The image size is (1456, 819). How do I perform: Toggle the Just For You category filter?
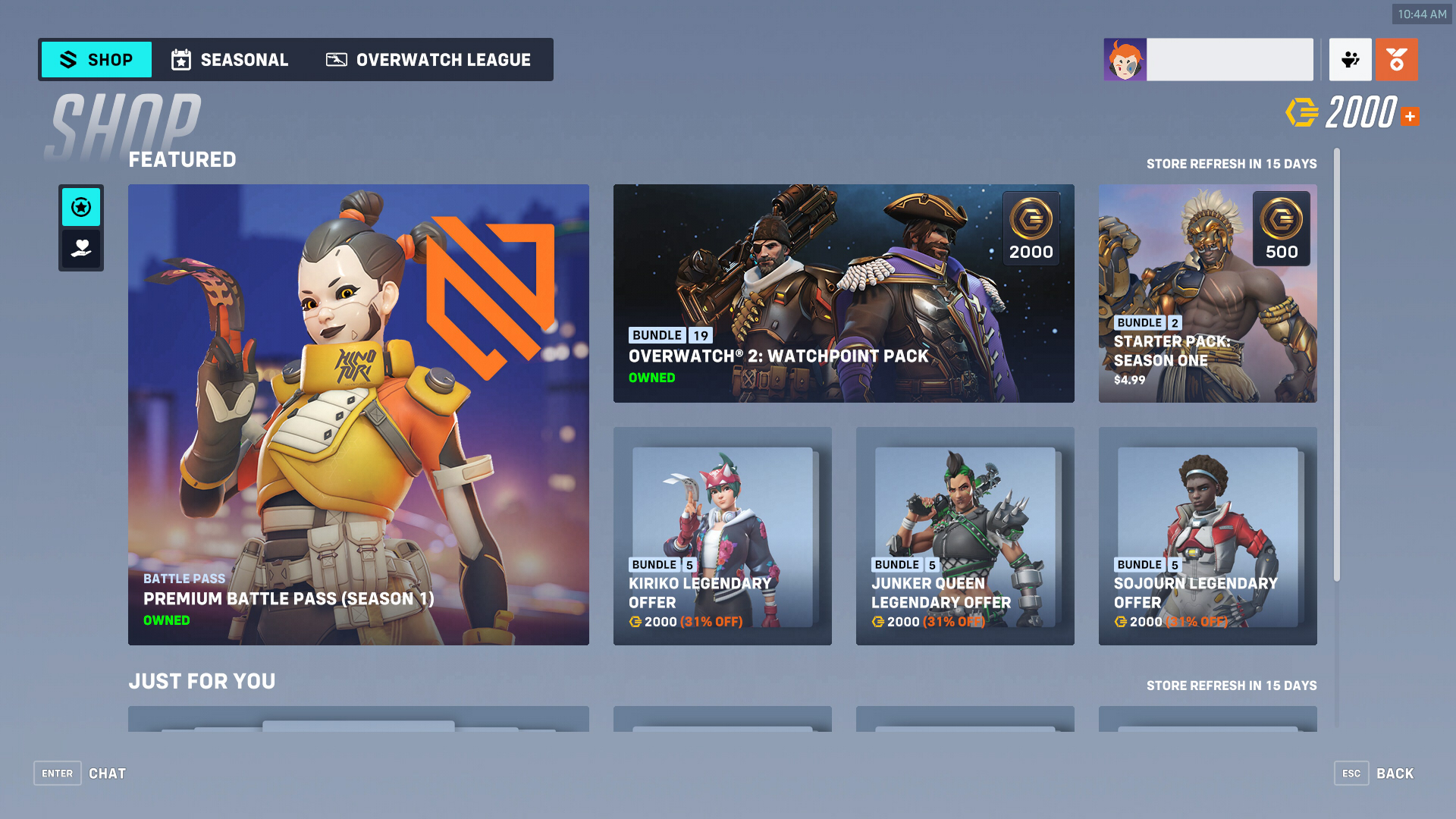[x=80, y=248]
